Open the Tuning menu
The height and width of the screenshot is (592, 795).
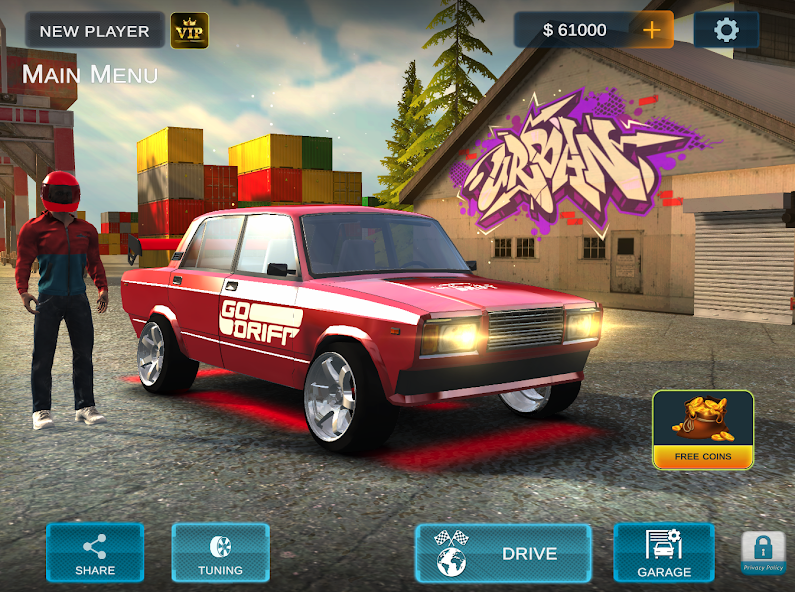pyautogui.click(x=220, y=553)
